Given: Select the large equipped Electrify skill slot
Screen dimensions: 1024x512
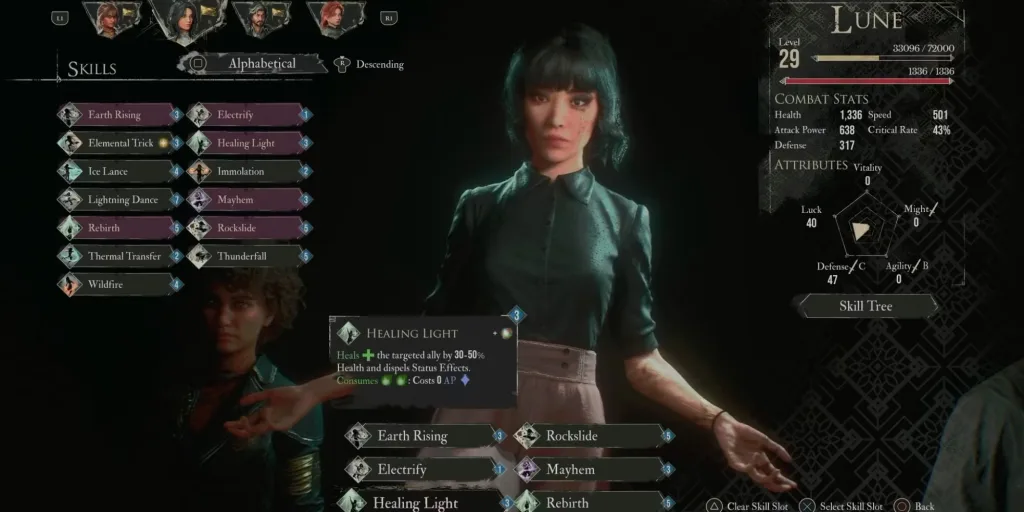Looking at the screenshot, I should pyautogui.click(x=422, y=469).
